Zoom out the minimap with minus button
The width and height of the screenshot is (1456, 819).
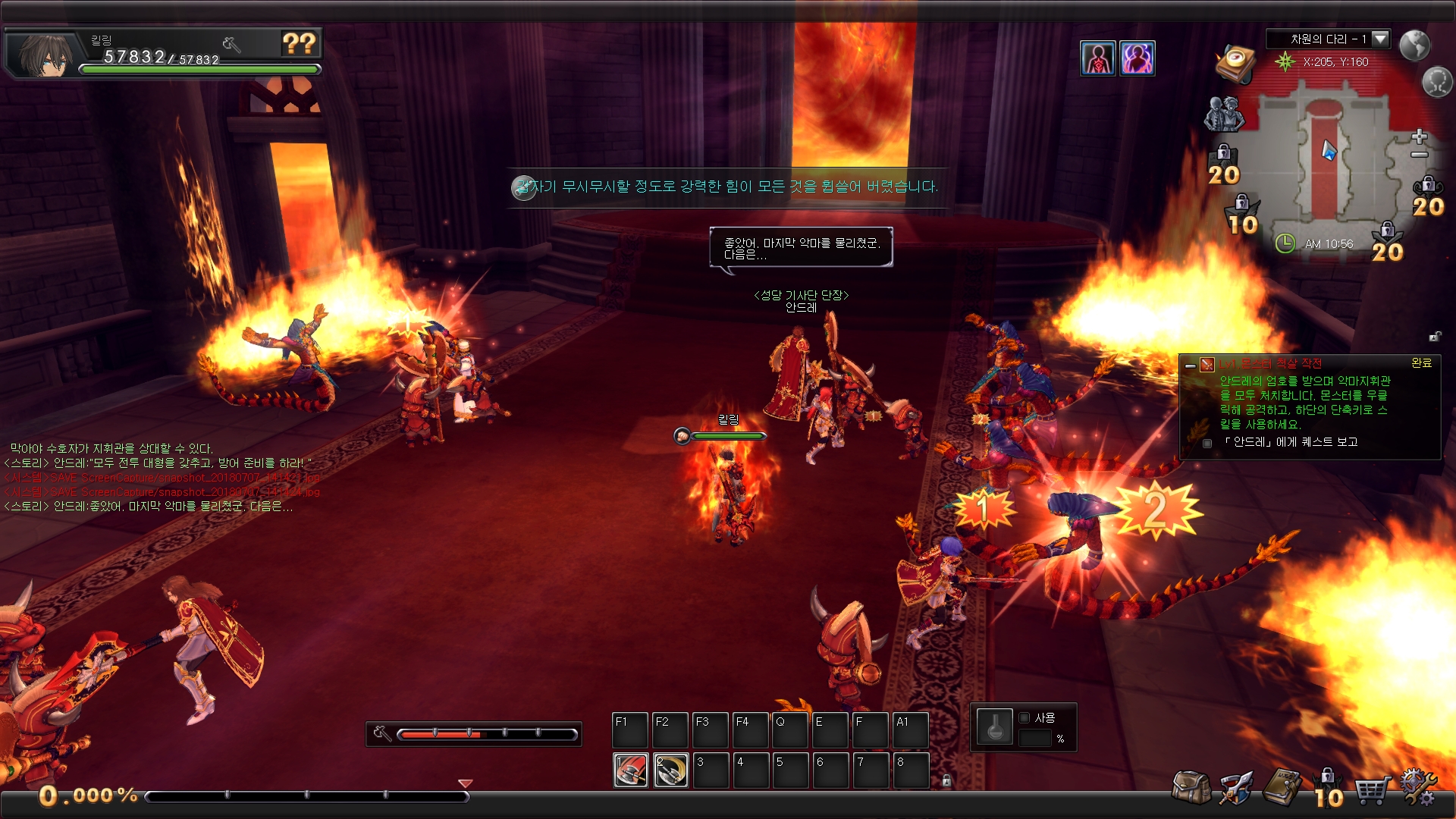[1420, 155]
